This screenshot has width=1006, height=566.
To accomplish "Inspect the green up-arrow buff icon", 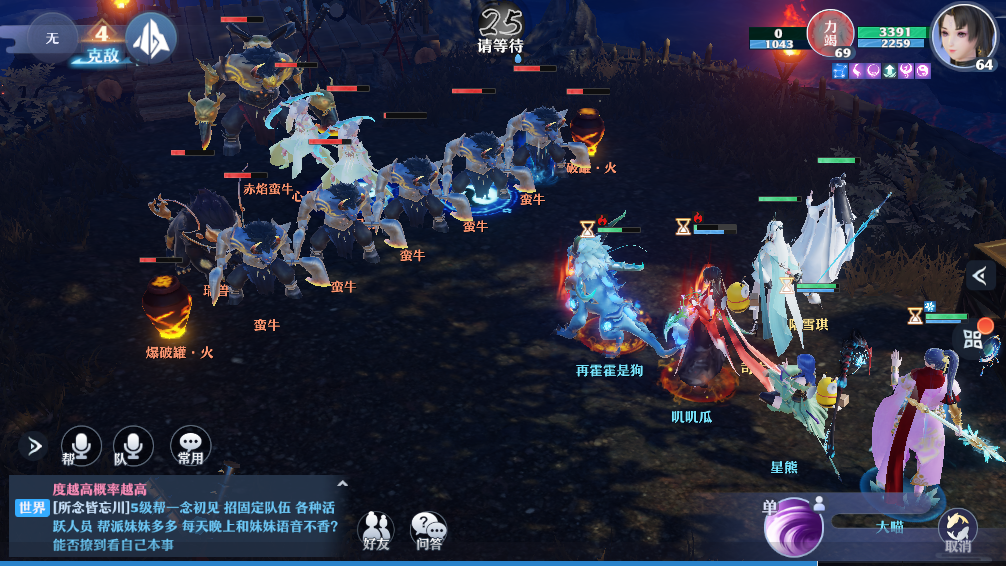I will click(890, 71).
